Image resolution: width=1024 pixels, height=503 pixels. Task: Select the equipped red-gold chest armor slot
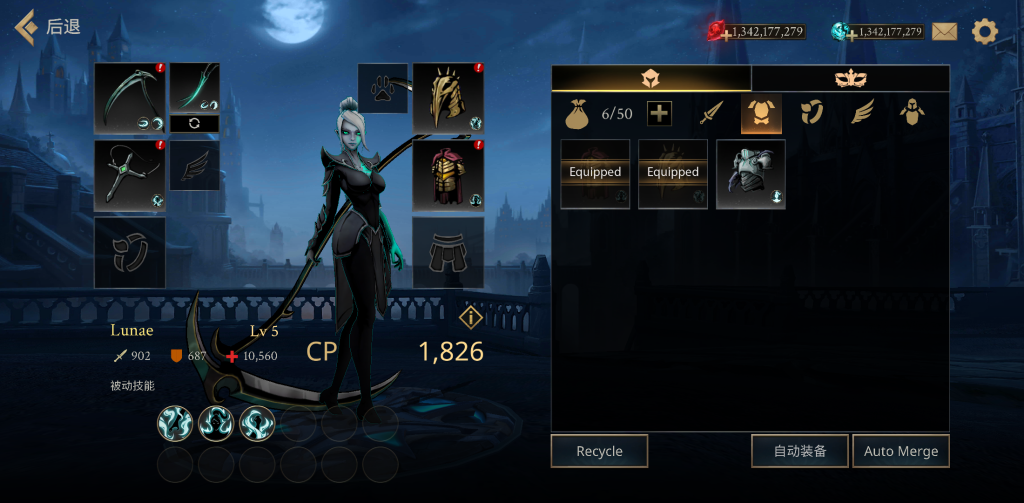[x=448, y=175]
